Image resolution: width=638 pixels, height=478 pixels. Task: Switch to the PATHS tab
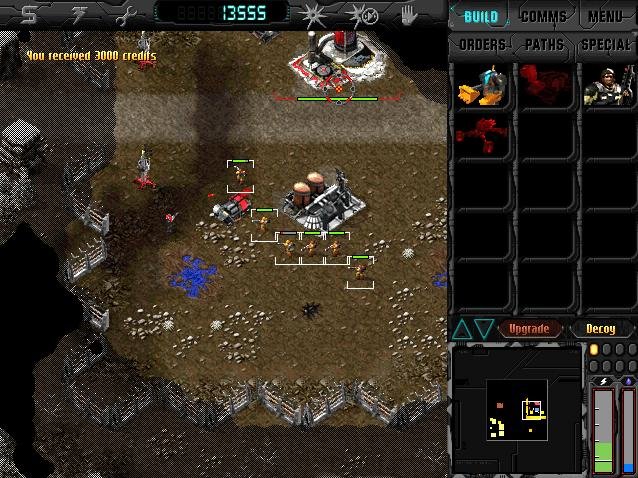[543, 45]
